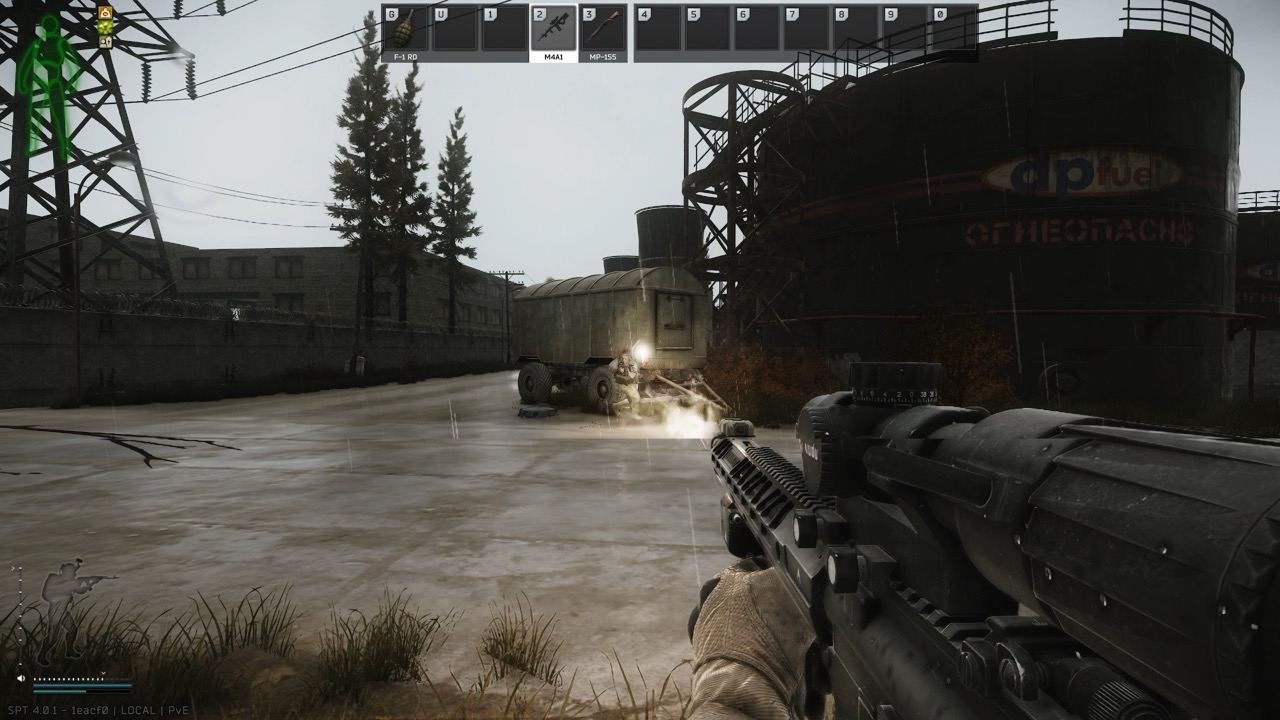Image resolution: width=1280 pixels, height=720 pixels.
Task: Select the F-1 RD label under slot G
Action: click(406, 57)
